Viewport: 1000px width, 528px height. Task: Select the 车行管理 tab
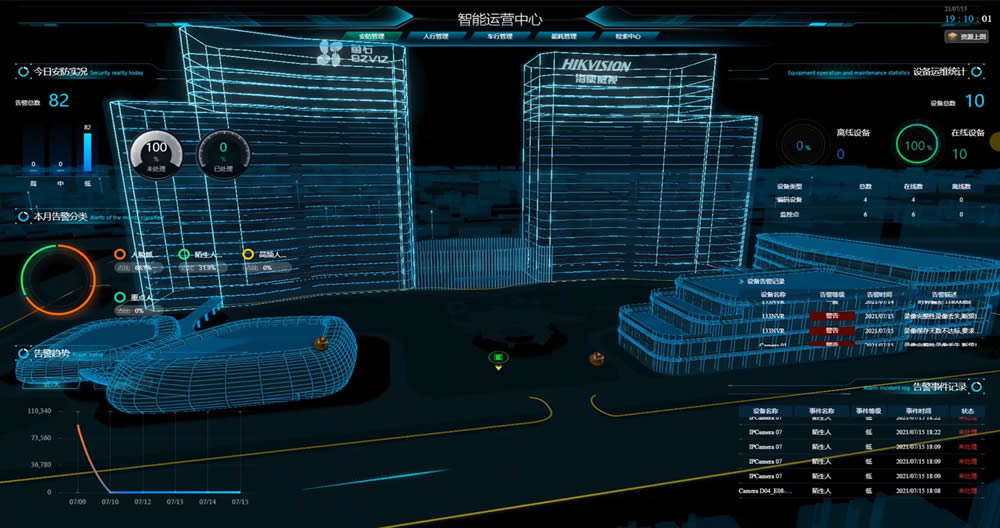pos(500,36)
